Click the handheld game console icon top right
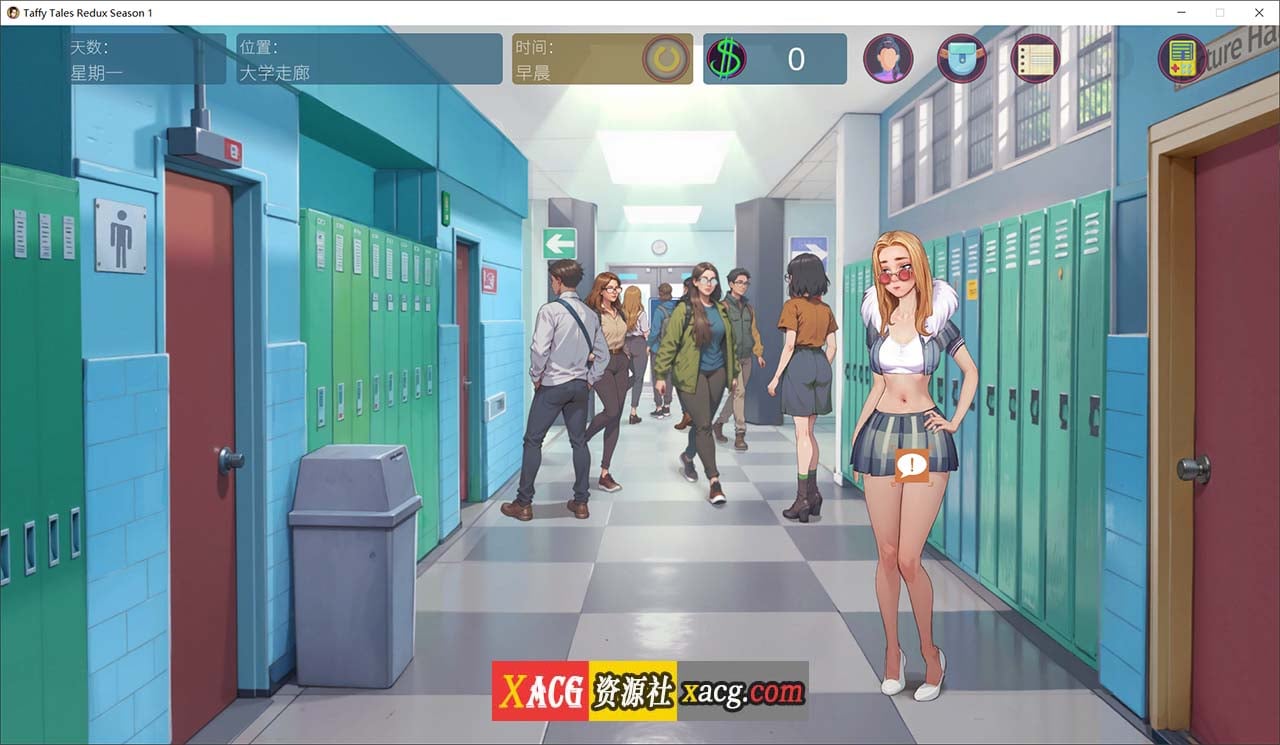Viewport: 1280px width, 745px height. click(1183, 58)
